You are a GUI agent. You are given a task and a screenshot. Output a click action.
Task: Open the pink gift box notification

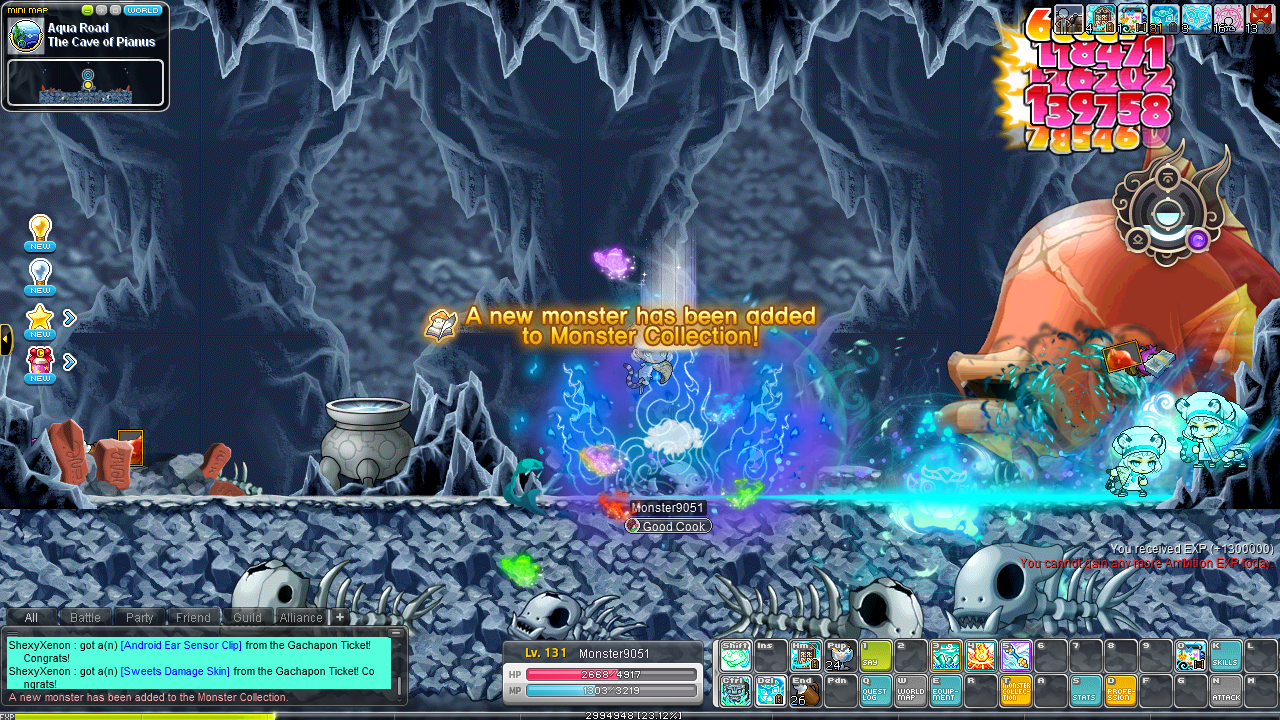coord(40,364)
